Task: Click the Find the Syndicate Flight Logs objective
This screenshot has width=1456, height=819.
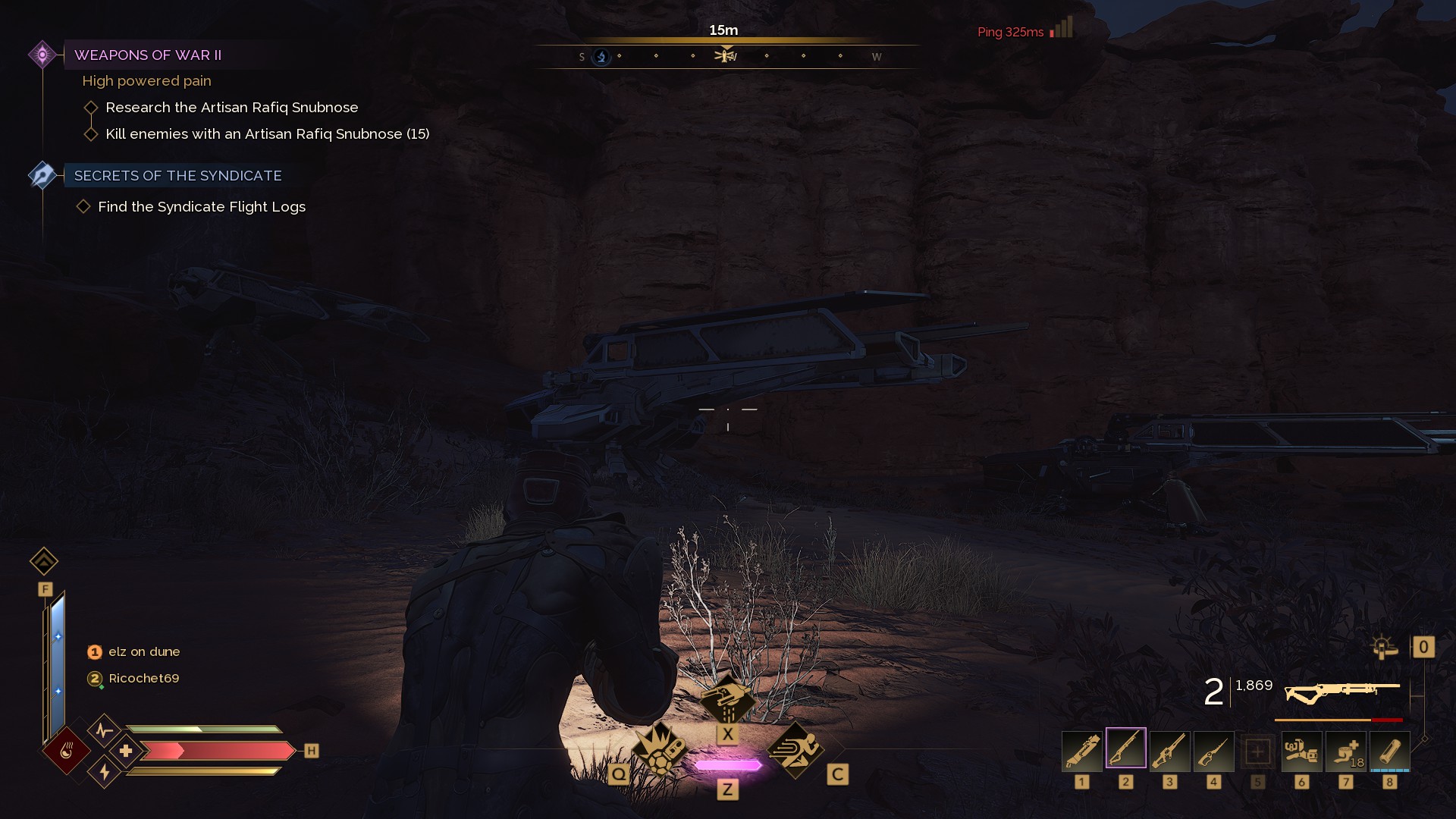Action: pyautogui.click(x=201, y=207)
